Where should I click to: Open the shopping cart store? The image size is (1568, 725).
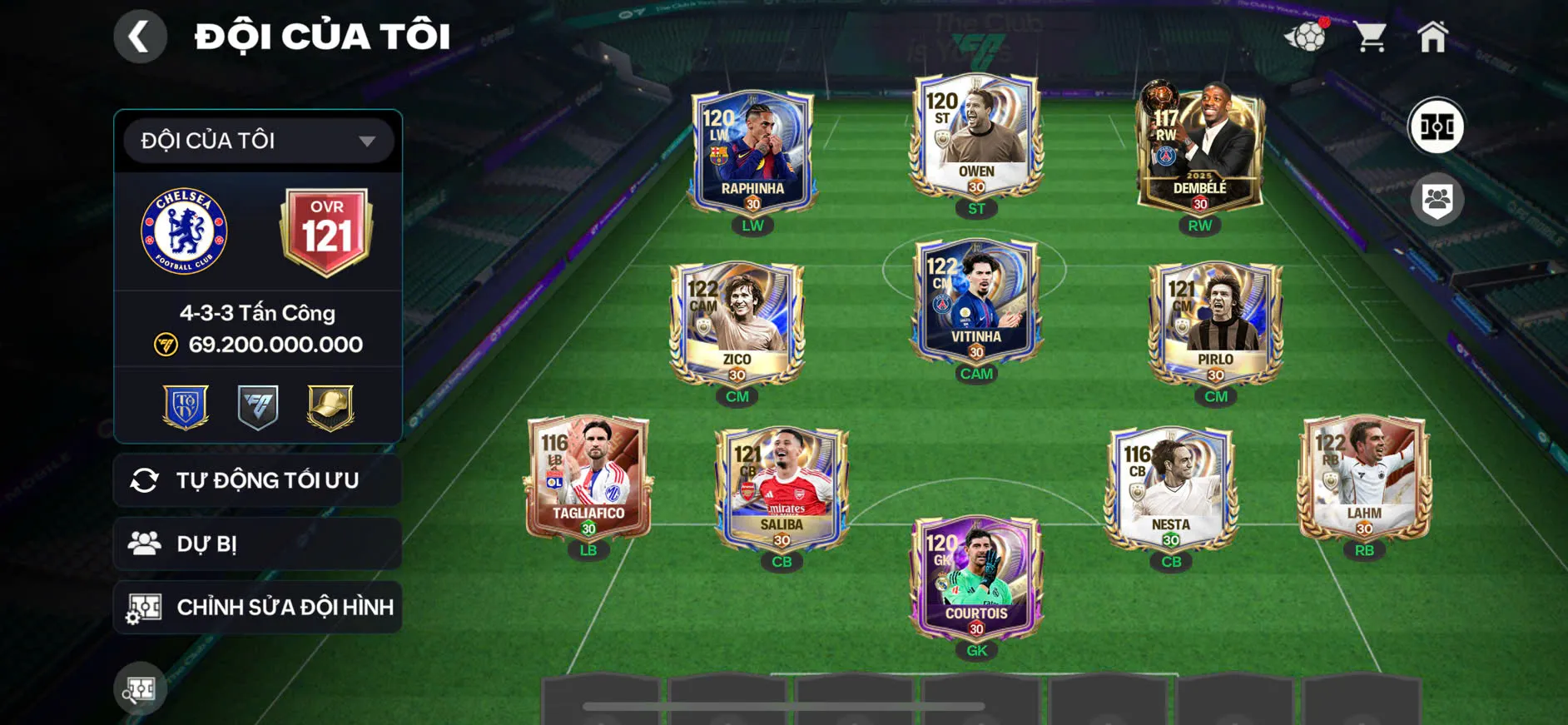pos(1371,35)
